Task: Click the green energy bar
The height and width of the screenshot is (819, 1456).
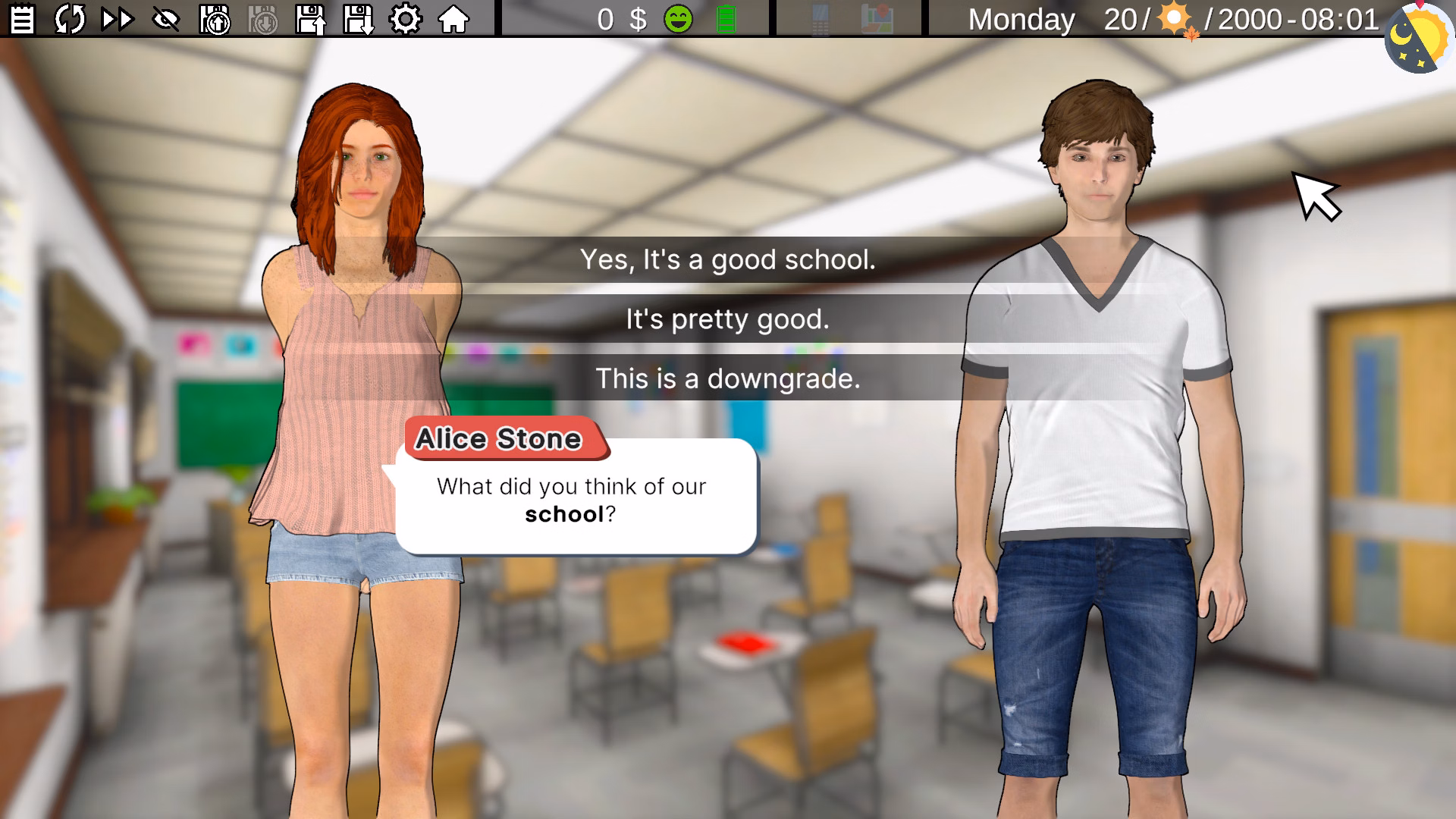Action: pyautogui.click(x=726, y=19)
